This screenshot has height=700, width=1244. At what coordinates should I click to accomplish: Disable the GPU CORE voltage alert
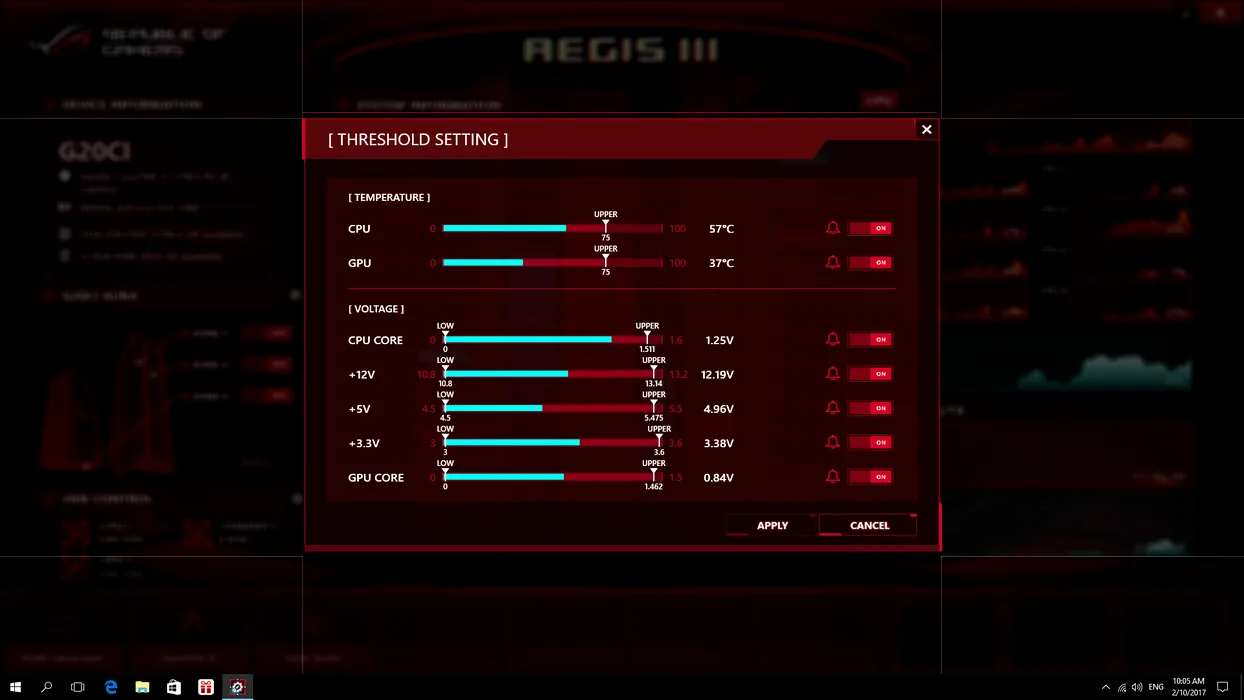click(870, 477)
